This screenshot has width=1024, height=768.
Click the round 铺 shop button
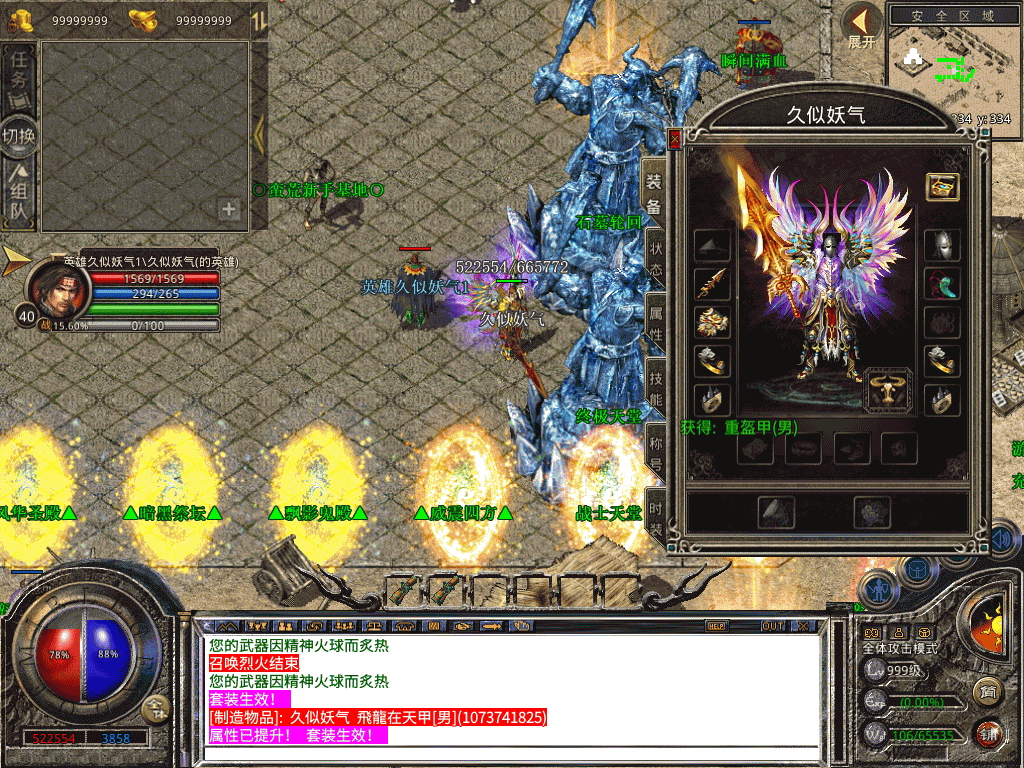(x=988, y=732)
